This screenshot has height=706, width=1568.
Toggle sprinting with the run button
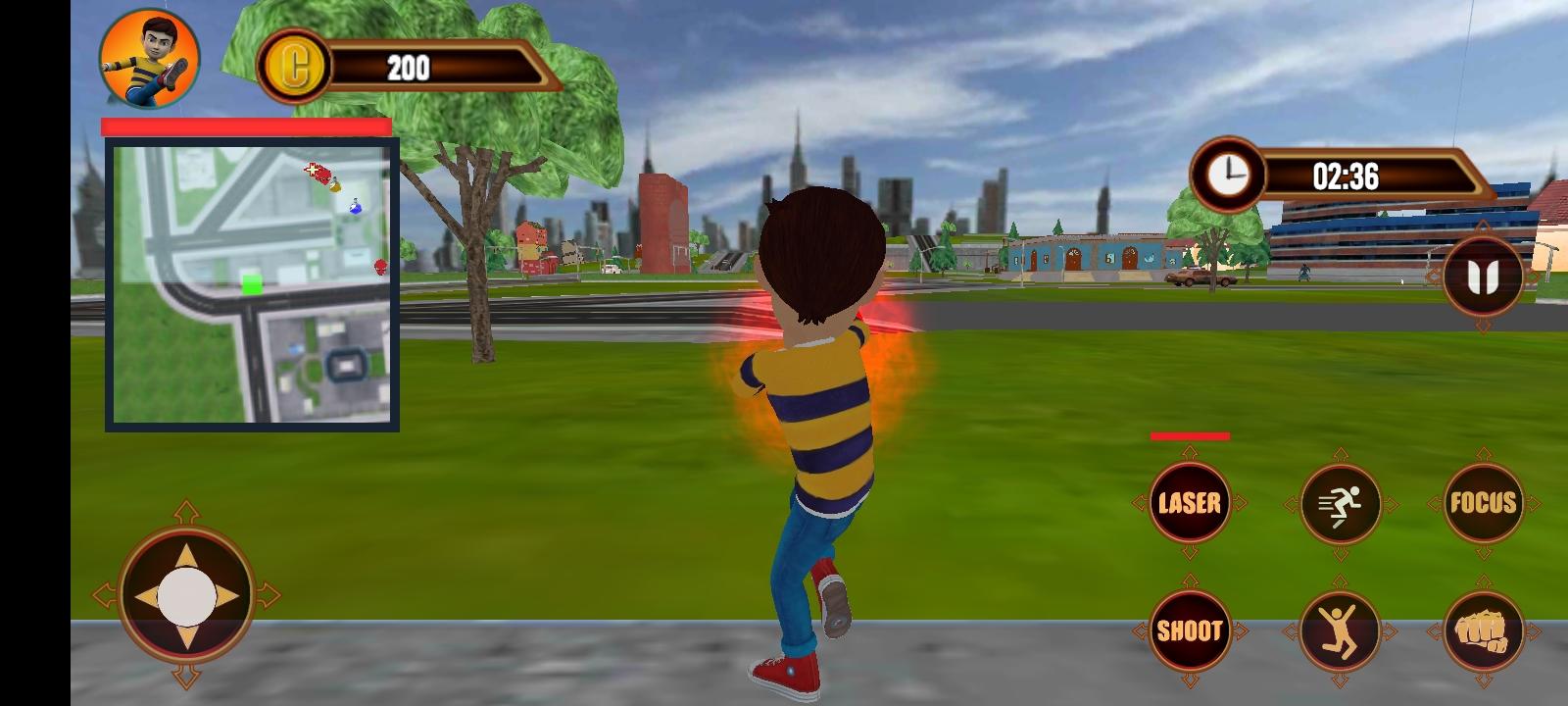tap(1336, 503)
